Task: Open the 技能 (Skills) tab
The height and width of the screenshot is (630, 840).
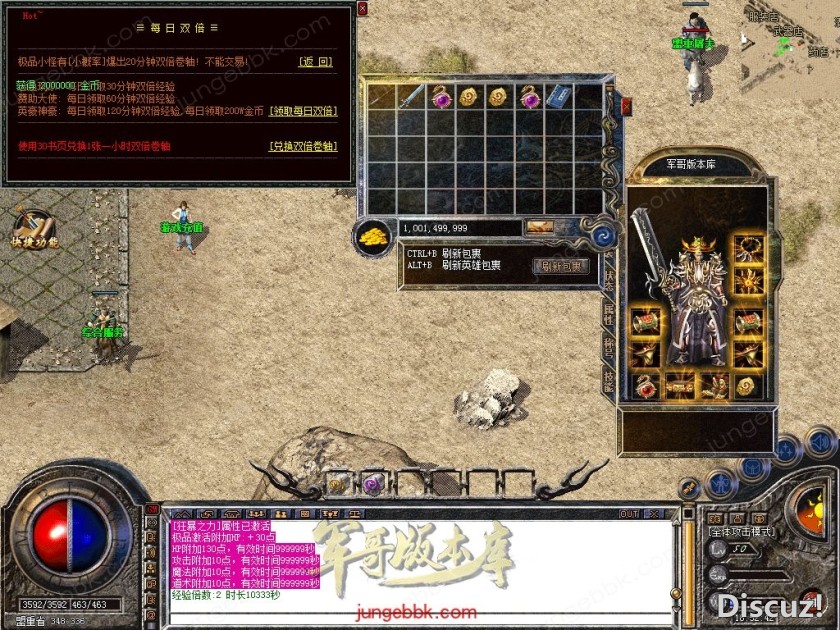Action: pos(609,378)
